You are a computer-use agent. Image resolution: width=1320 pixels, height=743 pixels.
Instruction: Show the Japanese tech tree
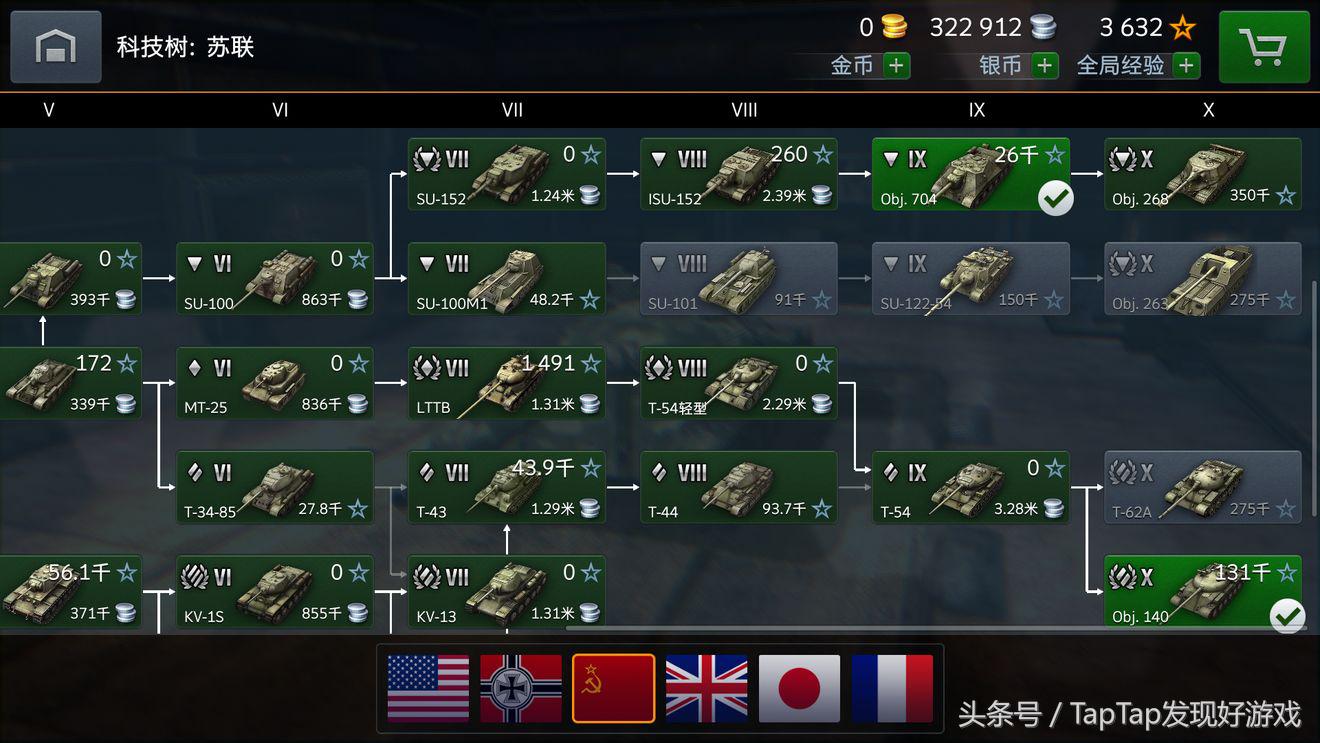pyautogui.click(x=799, y=688)
